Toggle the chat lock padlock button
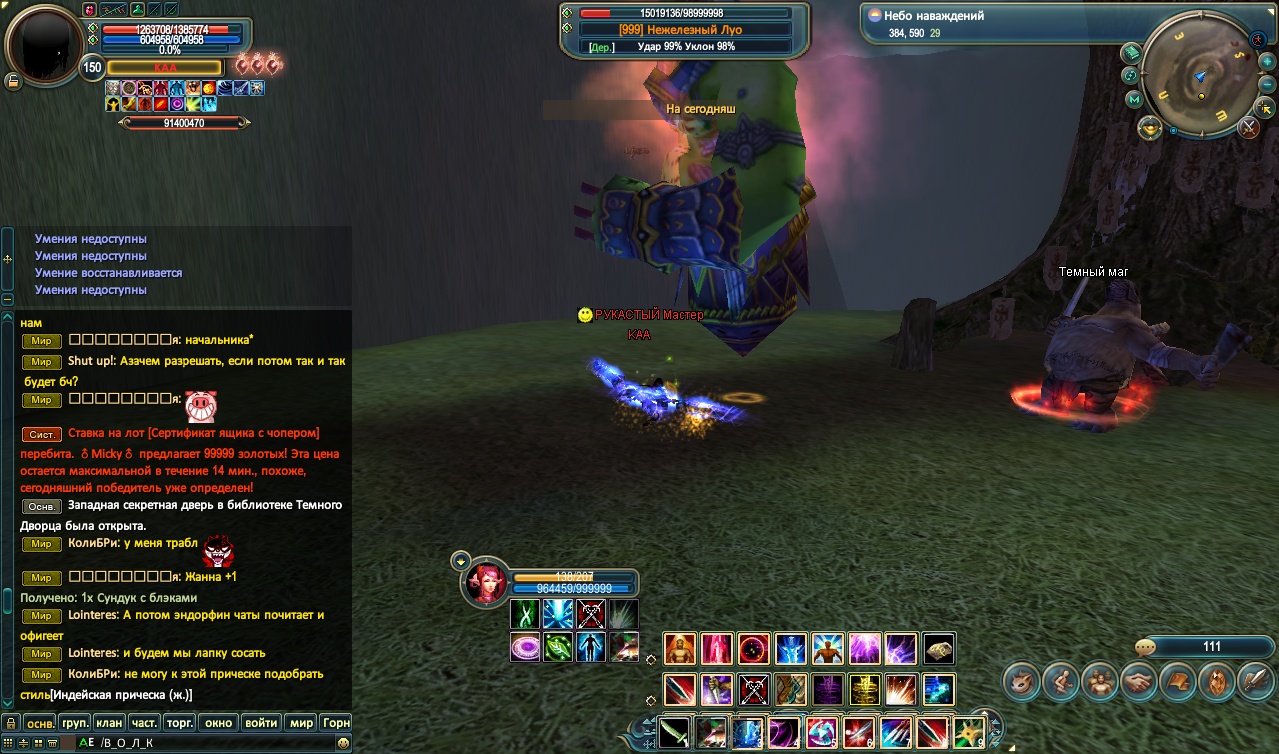The image size is (1279, 754). (11, 722)
